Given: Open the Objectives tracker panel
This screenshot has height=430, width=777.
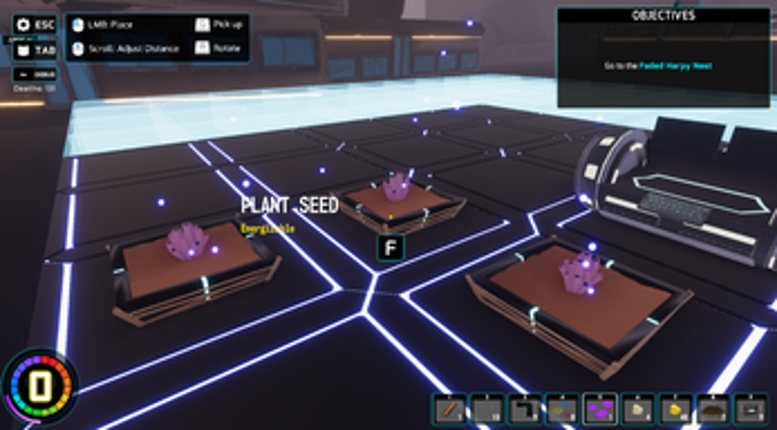Looking at the screenshot, I should [663, 58].
